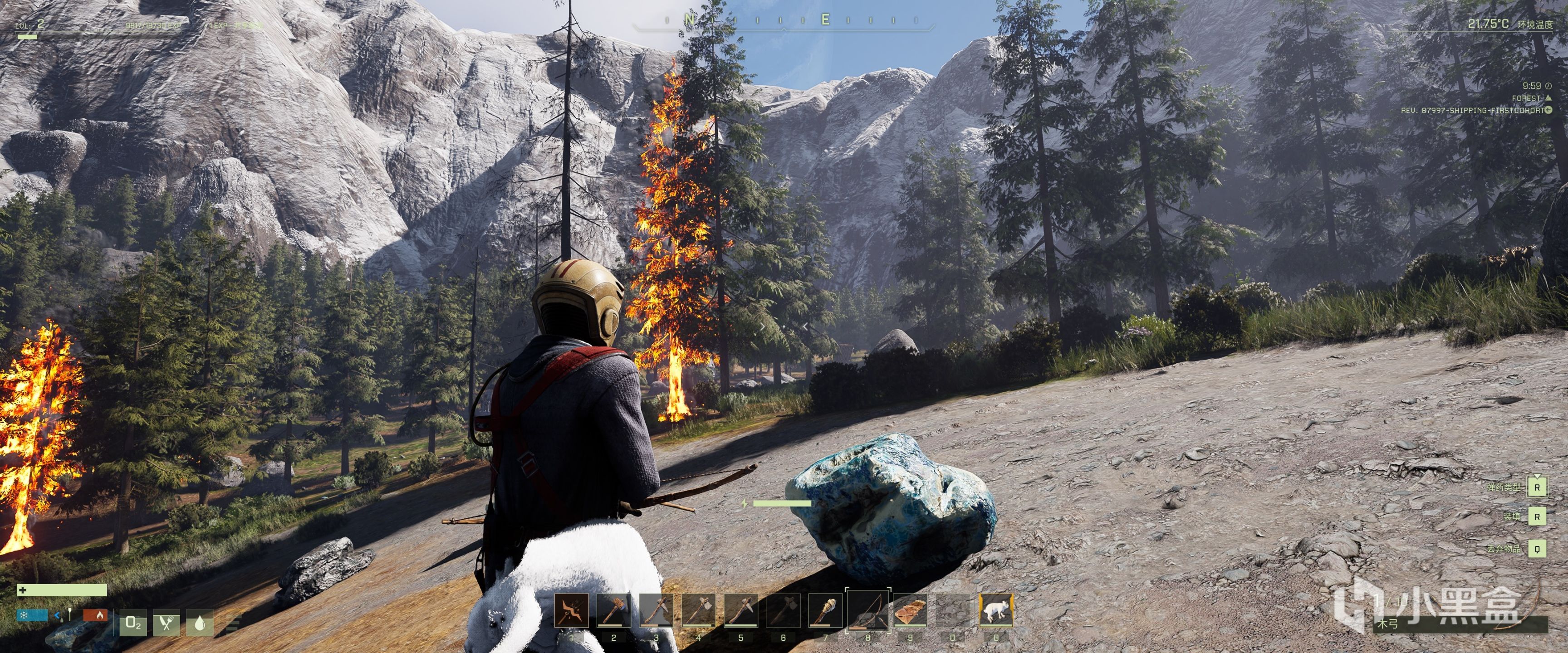
Task: Choose the pickaxe in hotbar slot 3
Action: tap(656, 610)
